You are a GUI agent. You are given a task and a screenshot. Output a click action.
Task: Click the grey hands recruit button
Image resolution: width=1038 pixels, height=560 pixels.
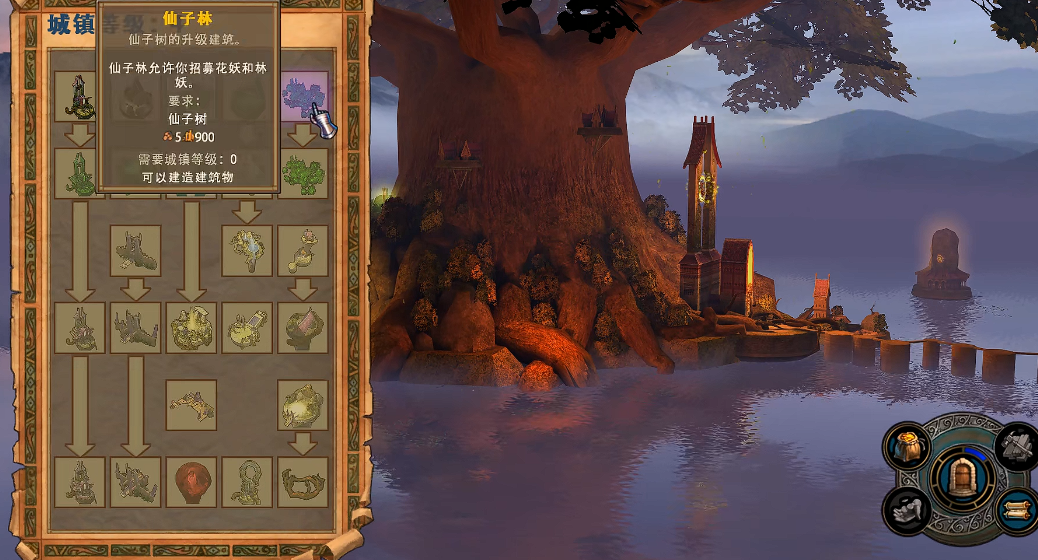(x=908, y=510)
